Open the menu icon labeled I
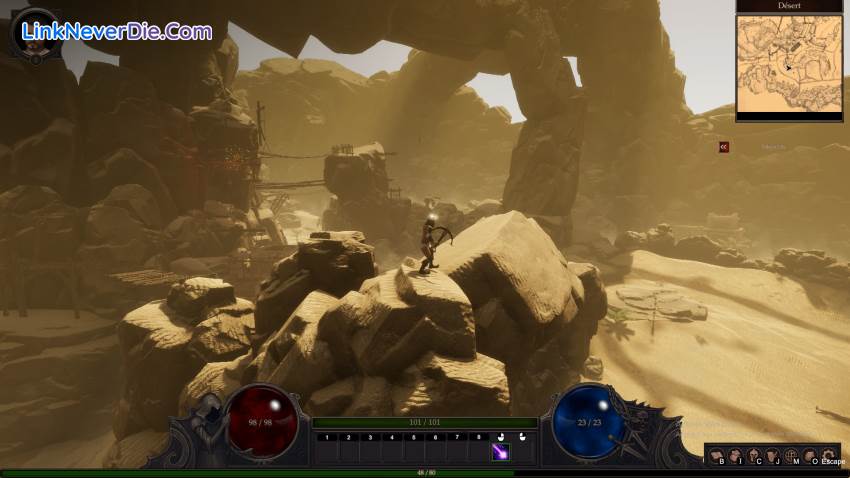 736,456
